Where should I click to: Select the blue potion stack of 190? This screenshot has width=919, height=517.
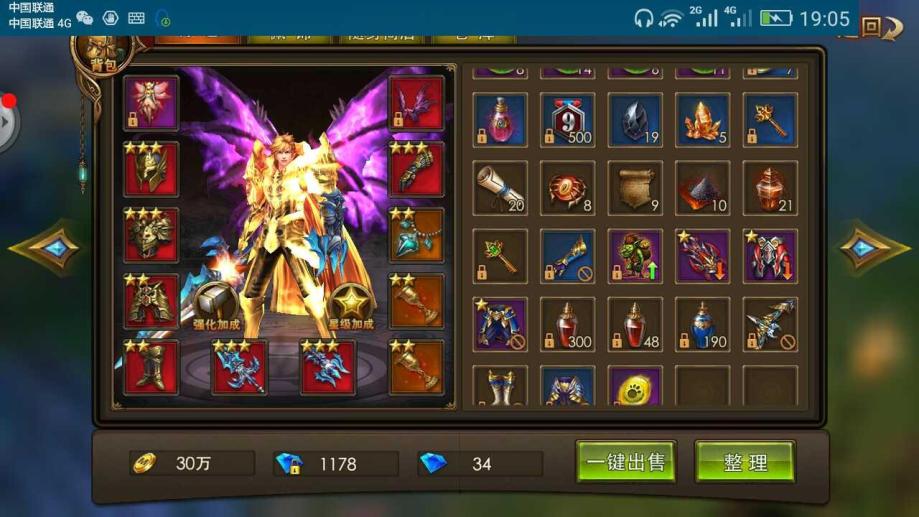[703, 324]
